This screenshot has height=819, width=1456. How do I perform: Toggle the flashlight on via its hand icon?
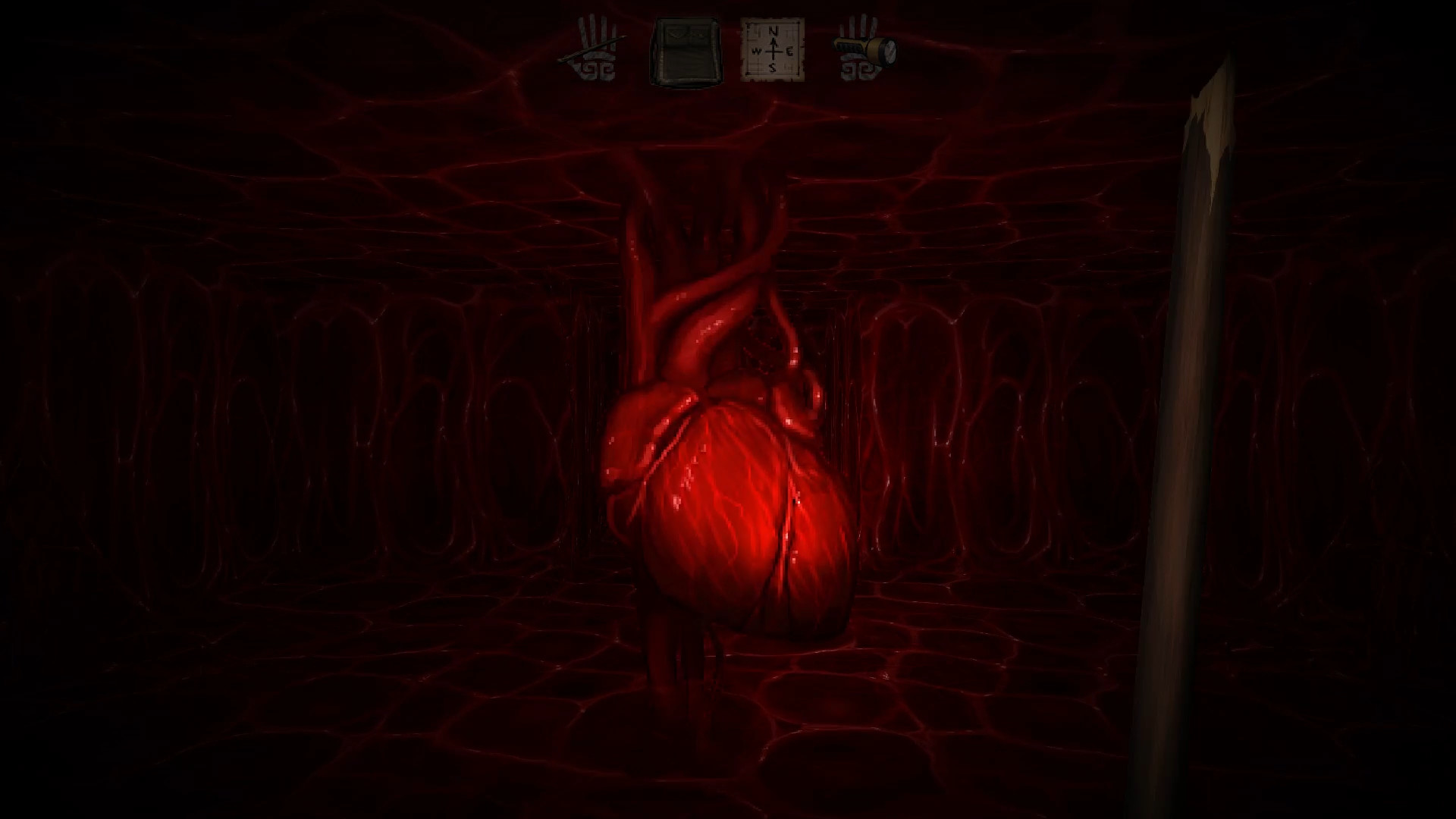click(x=867, y=47)
